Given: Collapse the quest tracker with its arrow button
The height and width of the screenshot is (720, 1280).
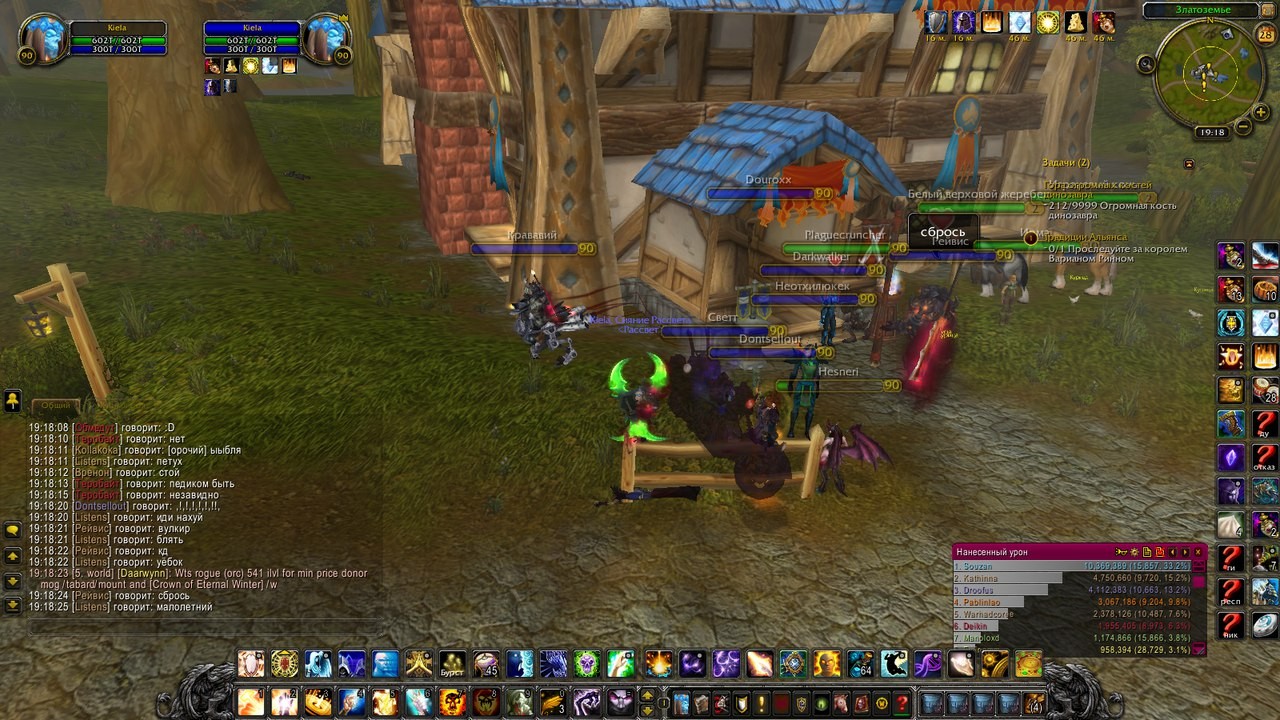Looking at the screenshot, I should click(1189, 164).
